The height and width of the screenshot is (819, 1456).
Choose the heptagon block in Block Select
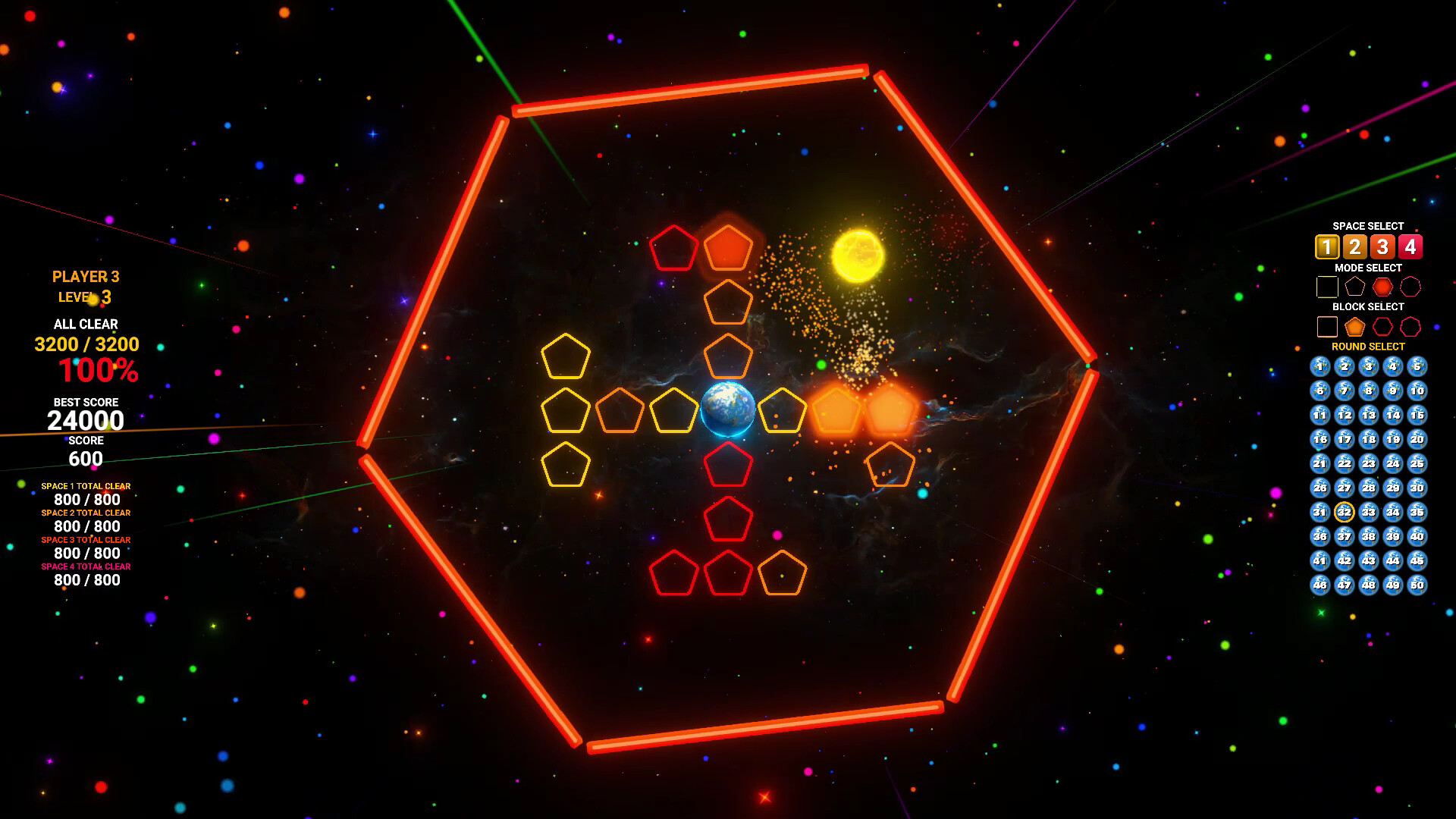click(1410, 326)
